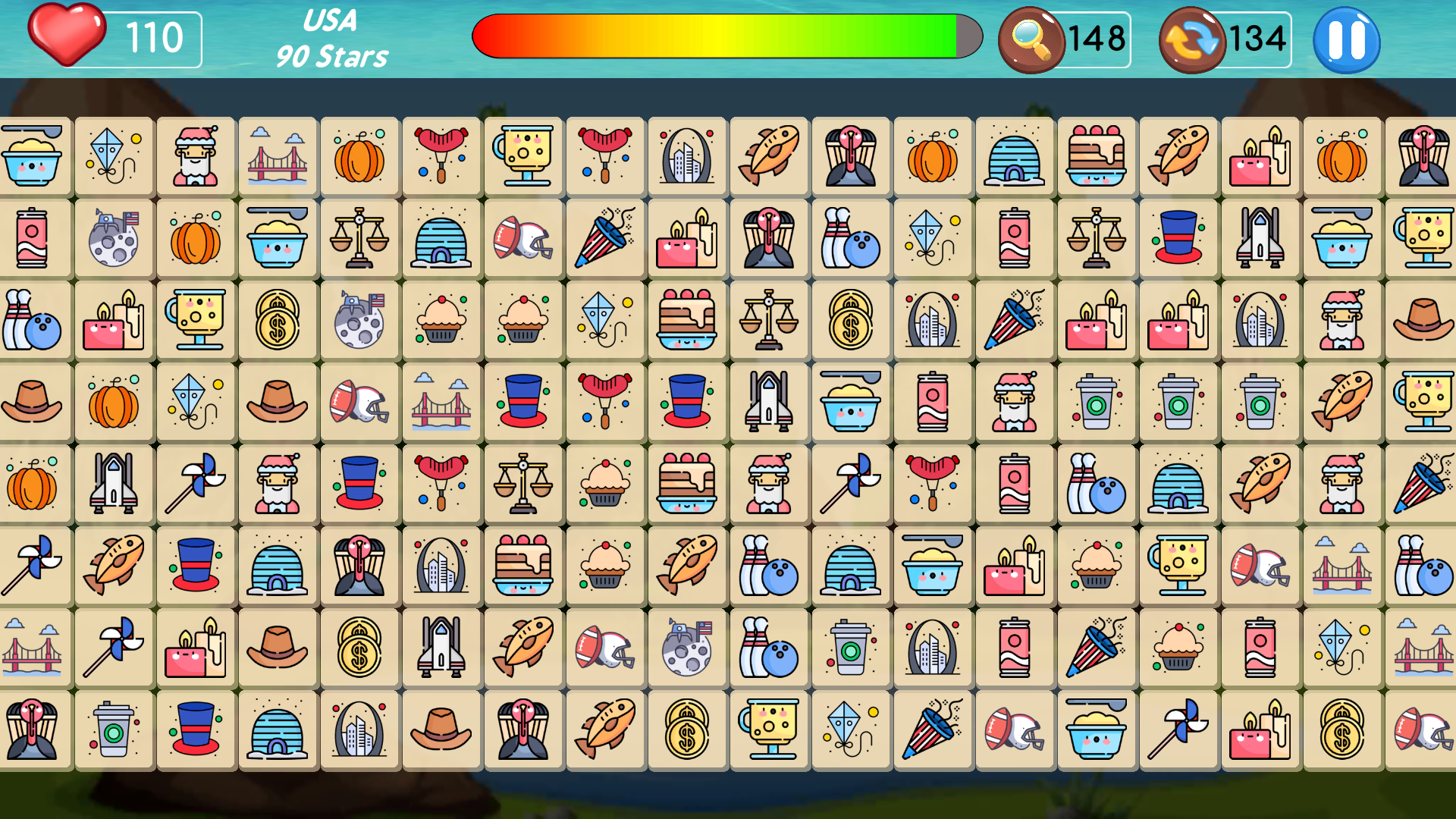Select a football helmet tile
Viewport: 1456px width, 819px height.
[523, 238]
